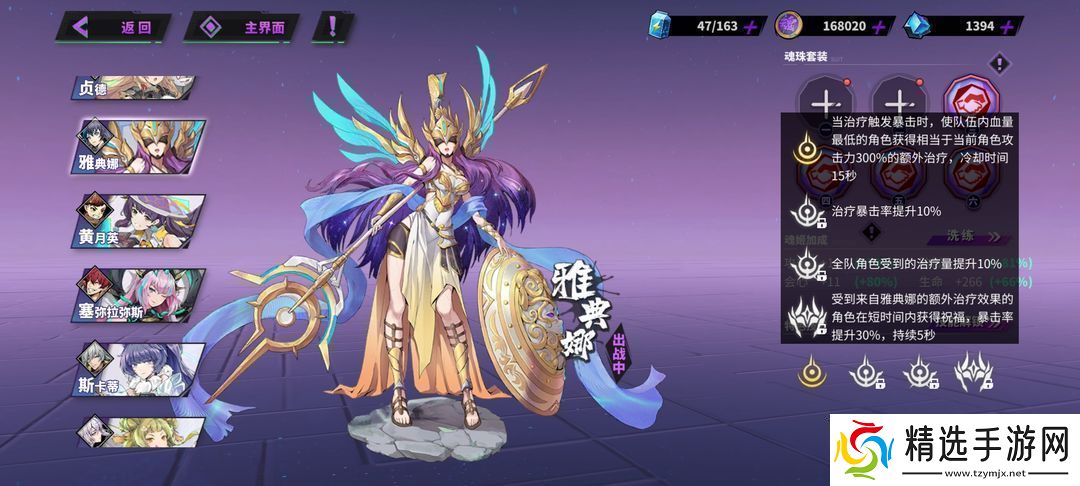This screenshot has height=486, width=1080.
Task: Select the green-haired character at list bottom
Action: coord(140,430)
